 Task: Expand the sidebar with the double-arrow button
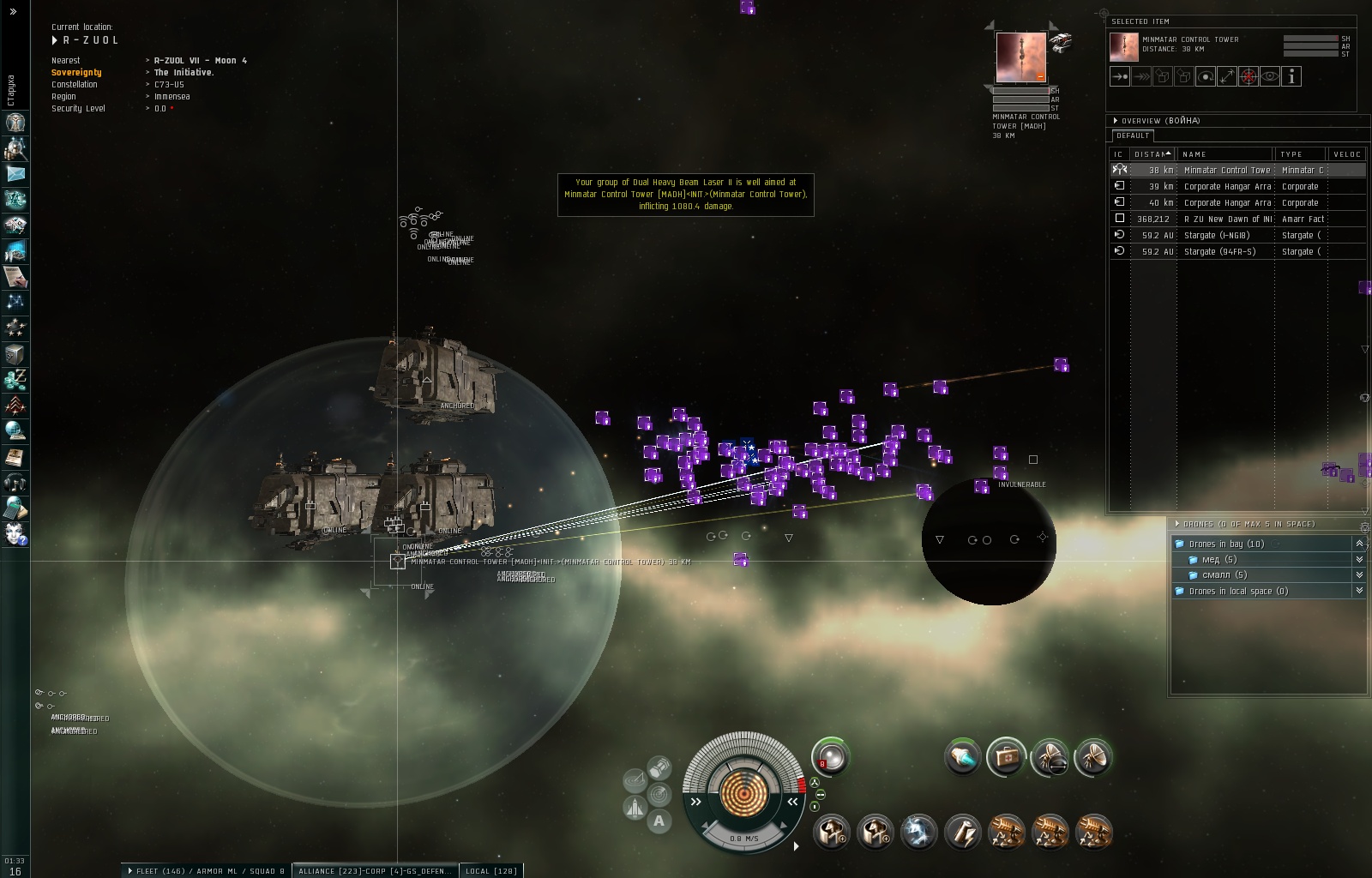tap(13, 11)
